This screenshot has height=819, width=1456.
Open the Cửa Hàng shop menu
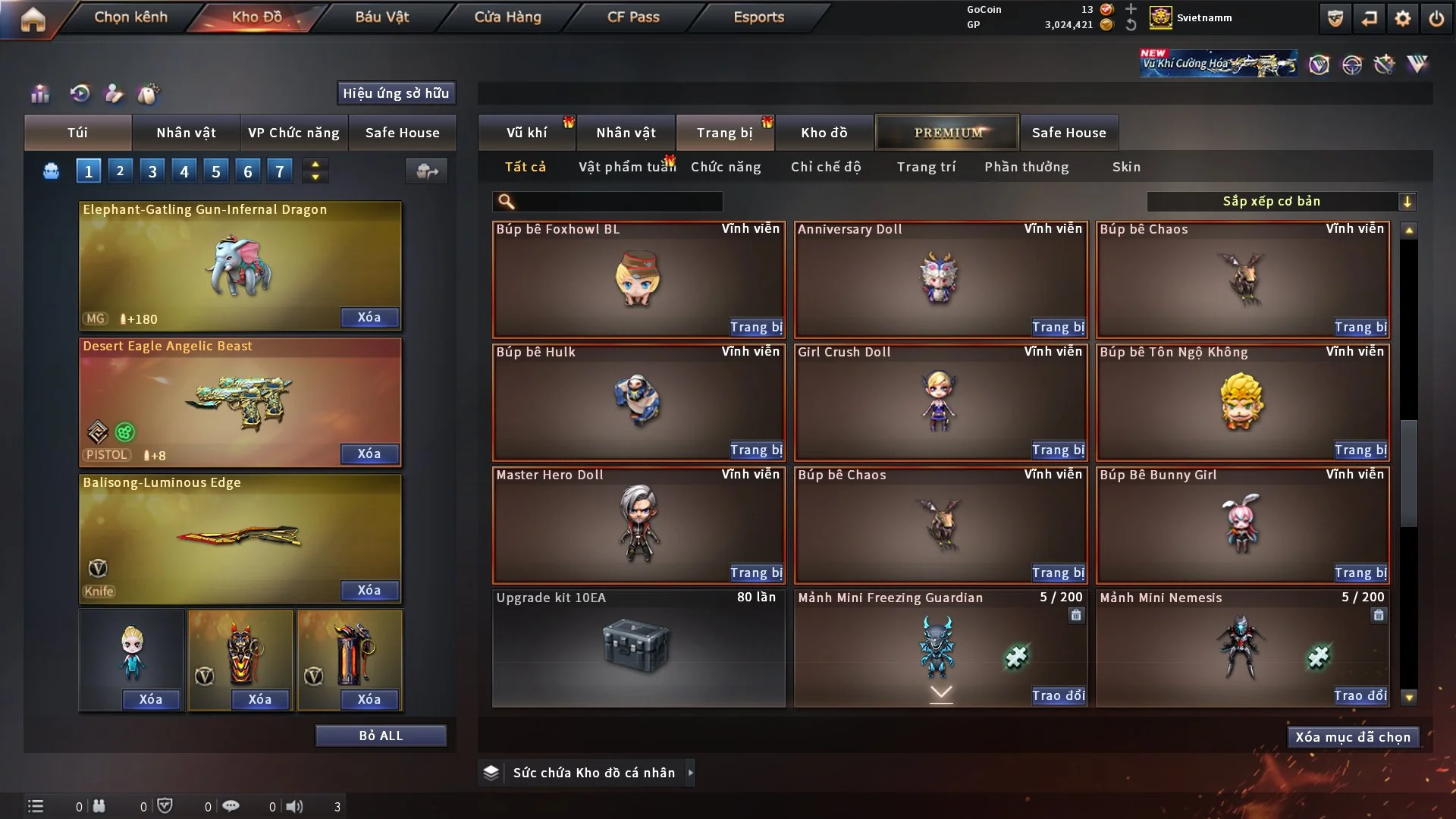507,17
